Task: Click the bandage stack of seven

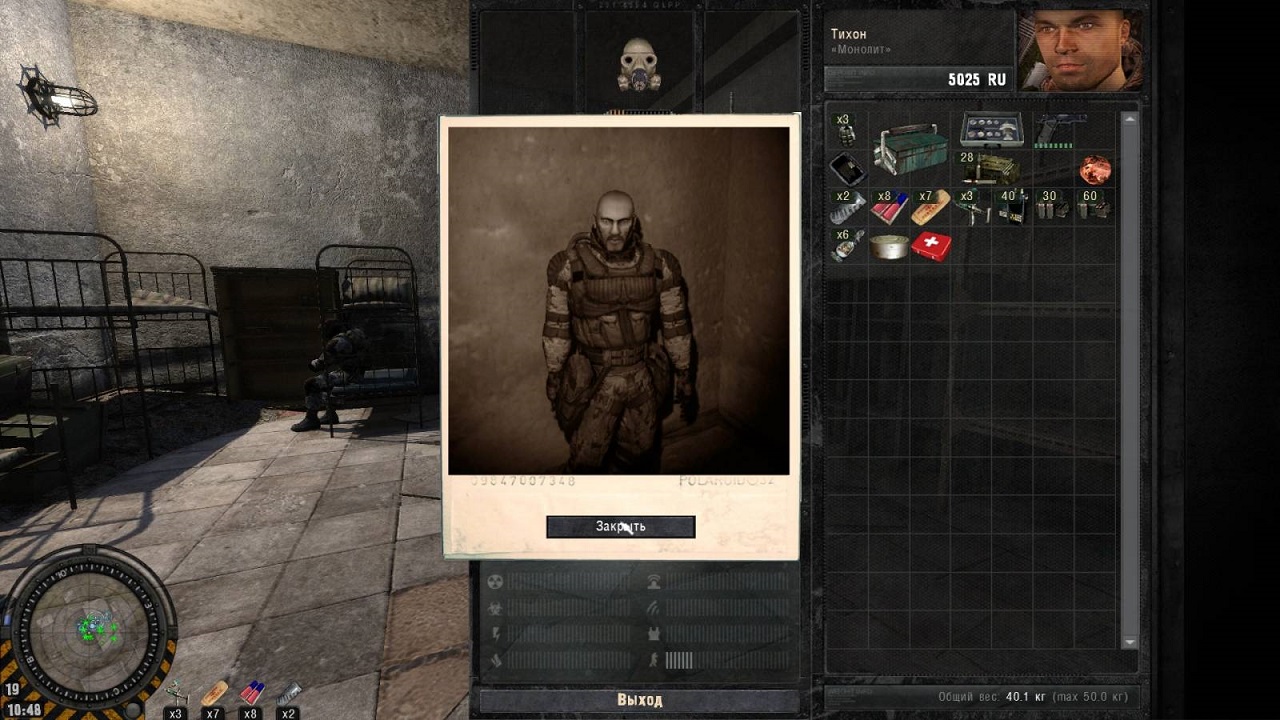Action: tap(930, 207)
